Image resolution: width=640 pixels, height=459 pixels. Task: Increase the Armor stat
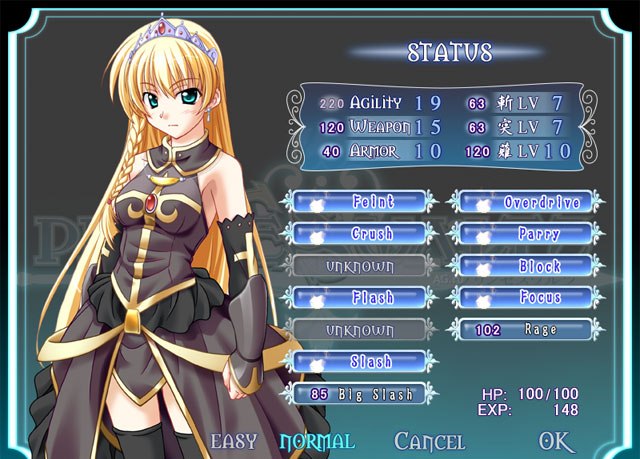(376, 152)
